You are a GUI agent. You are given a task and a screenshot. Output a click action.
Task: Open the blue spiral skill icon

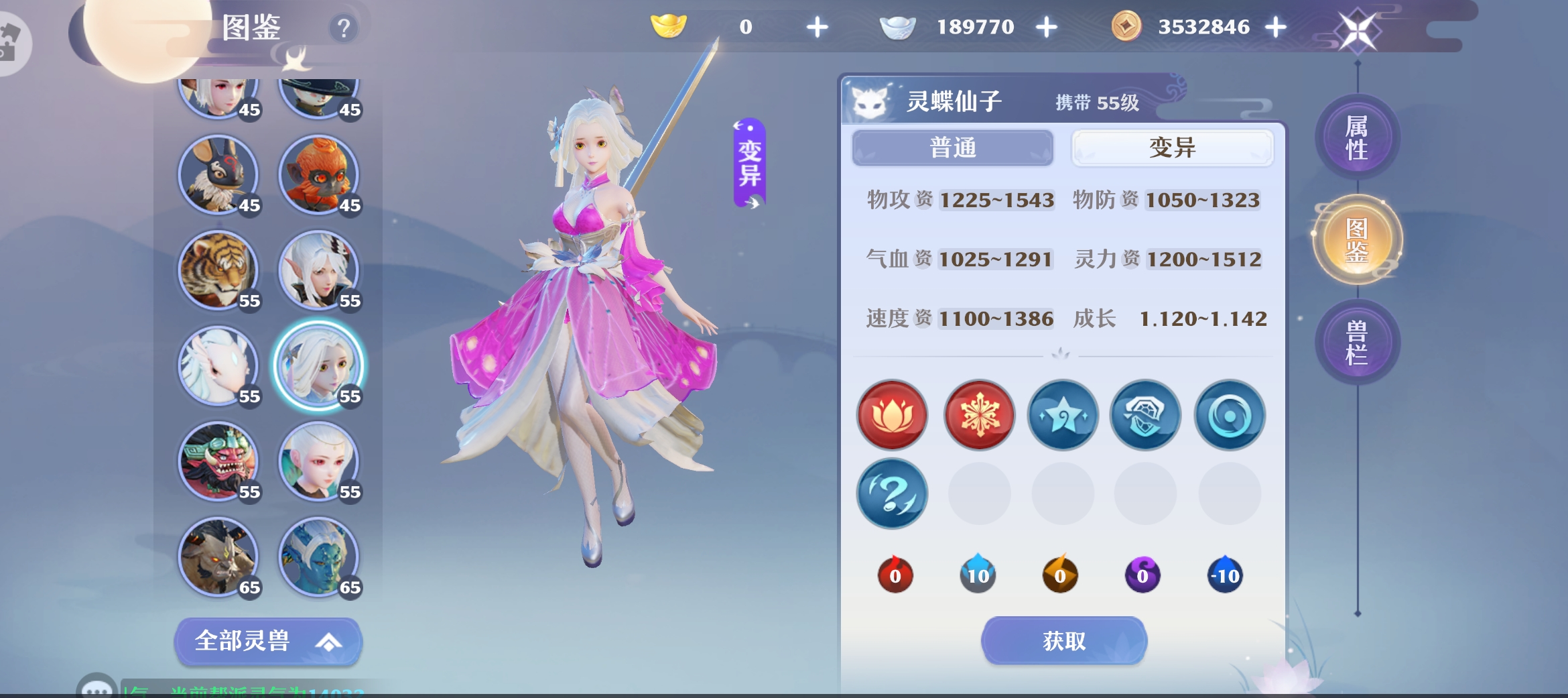click(1230, 416)
